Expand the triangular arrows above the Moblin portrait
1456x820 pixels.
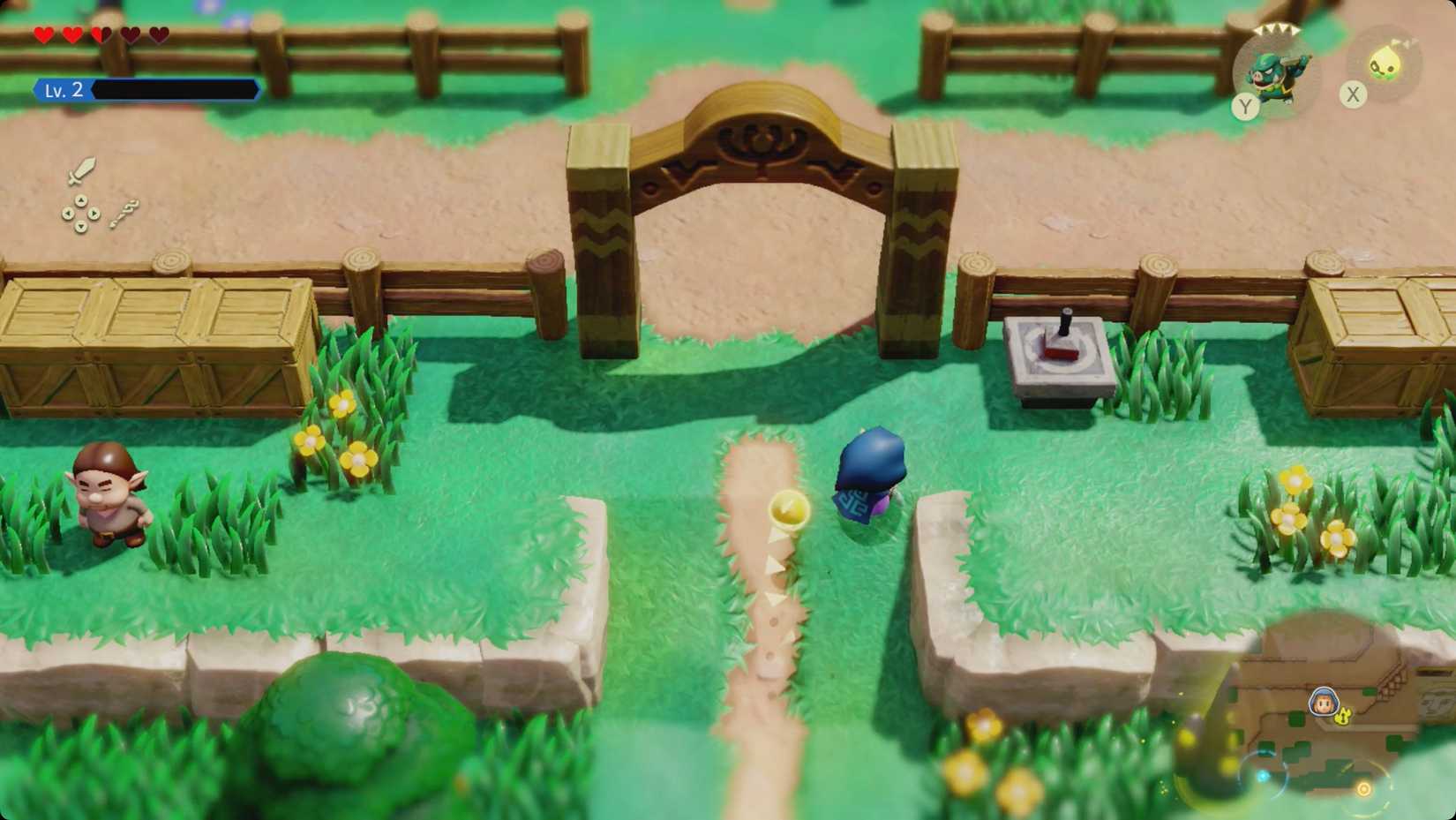click(x=1275, y=28)
